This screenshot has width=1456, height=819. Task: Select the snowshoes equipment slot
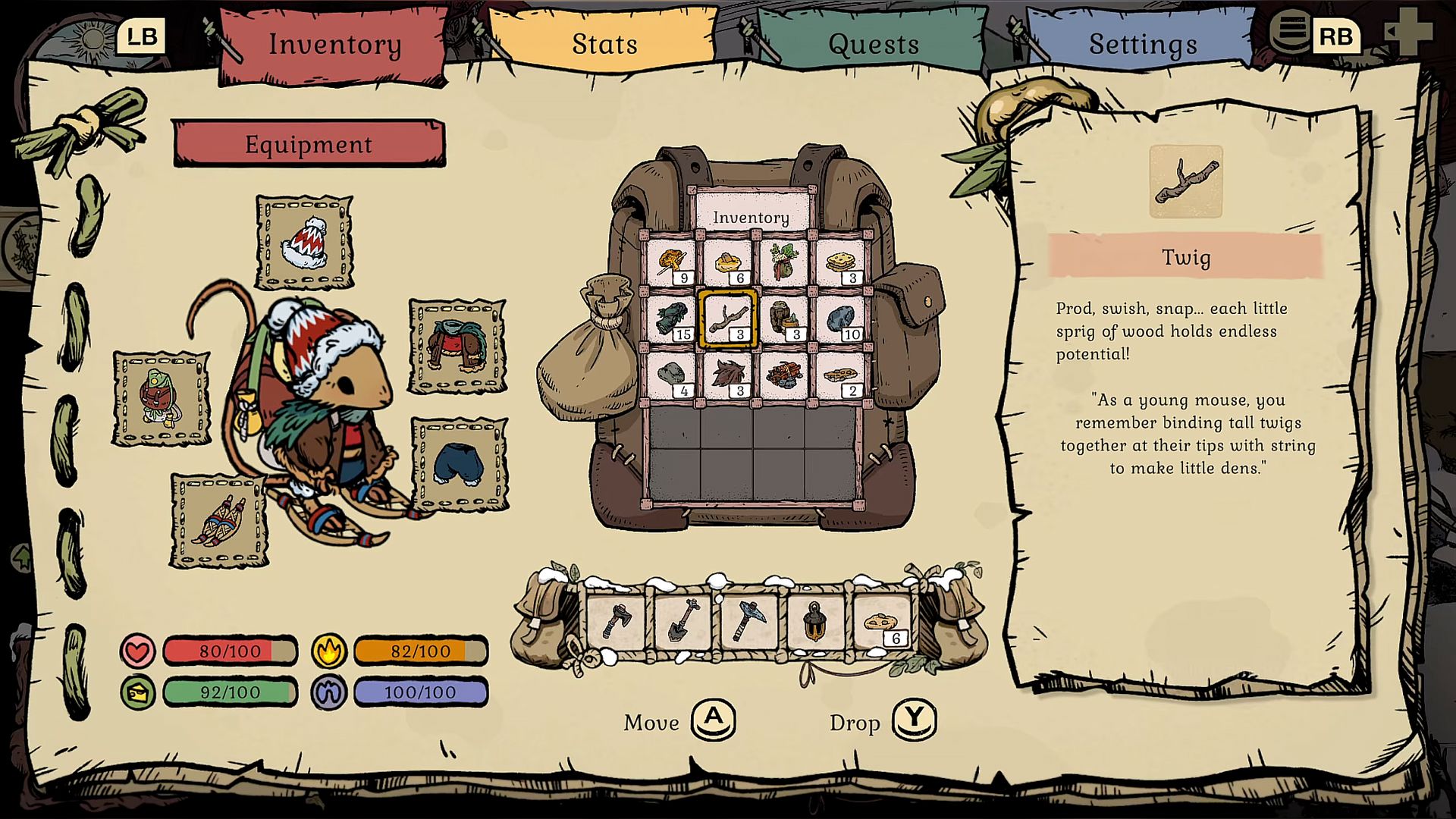[x=219, y=521]
